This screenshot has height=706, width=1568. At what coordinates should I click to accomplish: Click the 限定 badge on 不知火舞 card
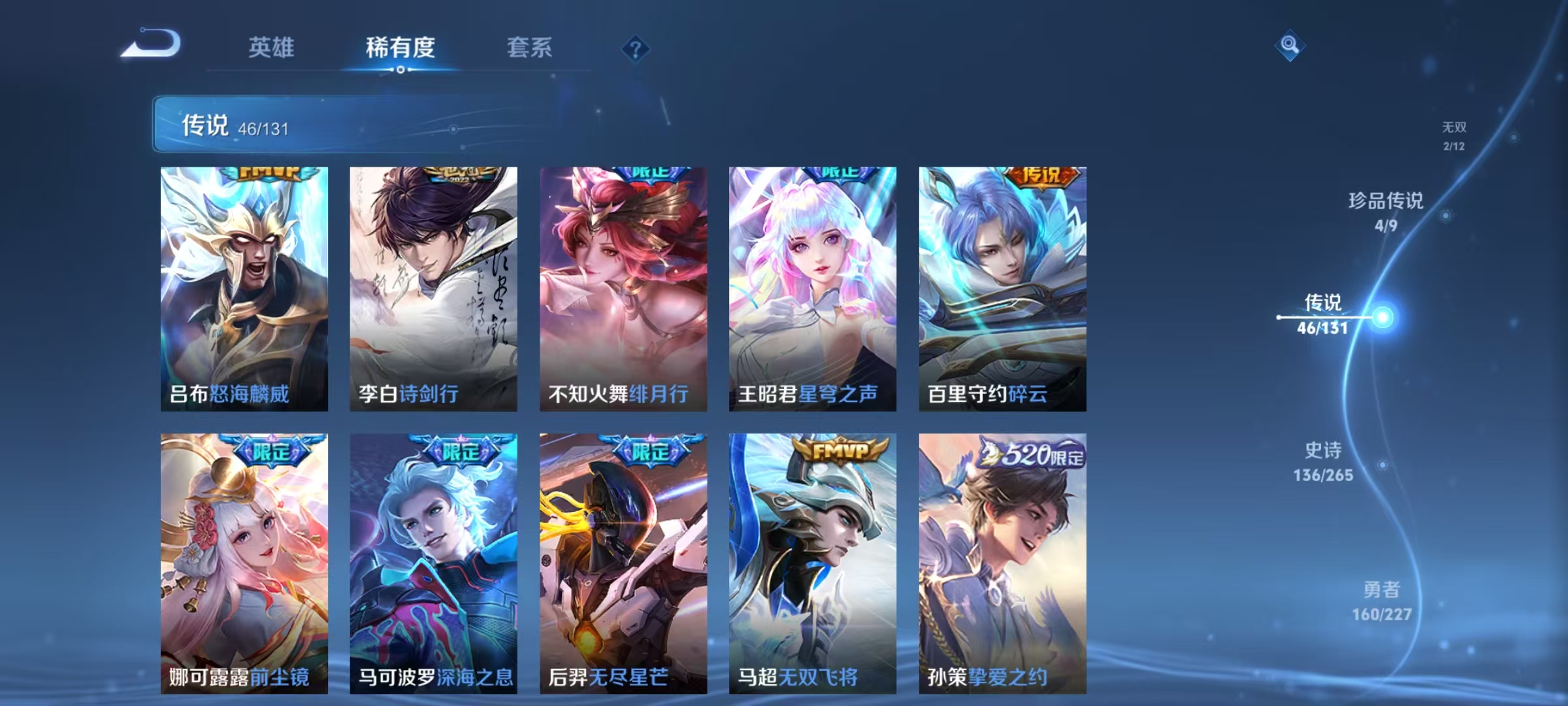651,173
